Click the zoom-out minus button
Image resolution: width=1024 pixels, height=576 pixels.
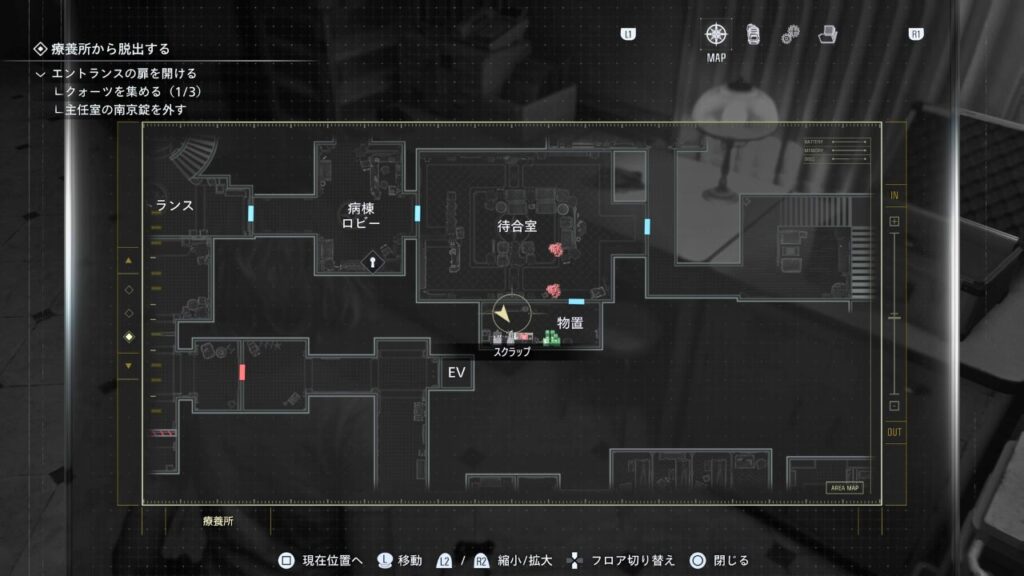[x=894, y=406]
